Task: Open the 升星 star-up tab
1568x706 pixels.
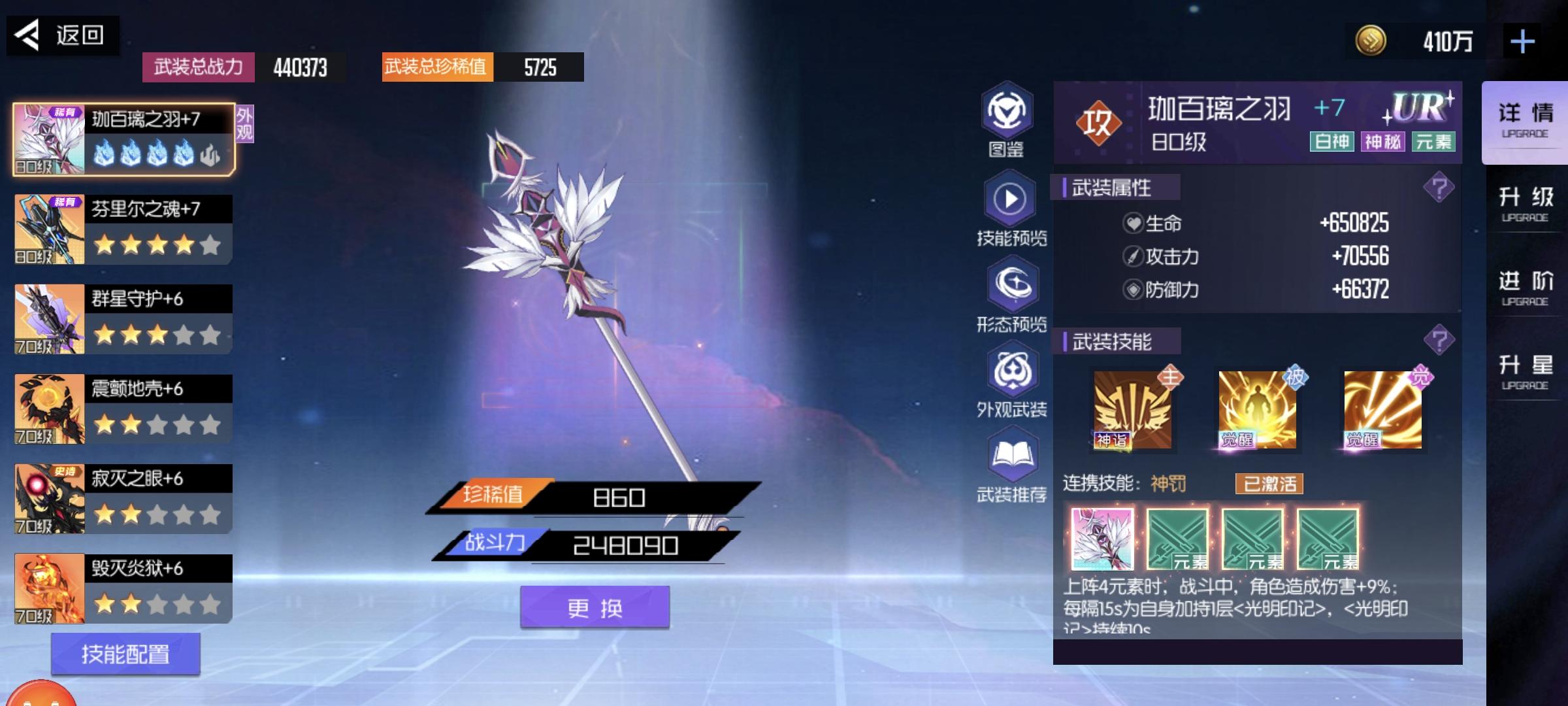Action: click(x=1526, y=372)
